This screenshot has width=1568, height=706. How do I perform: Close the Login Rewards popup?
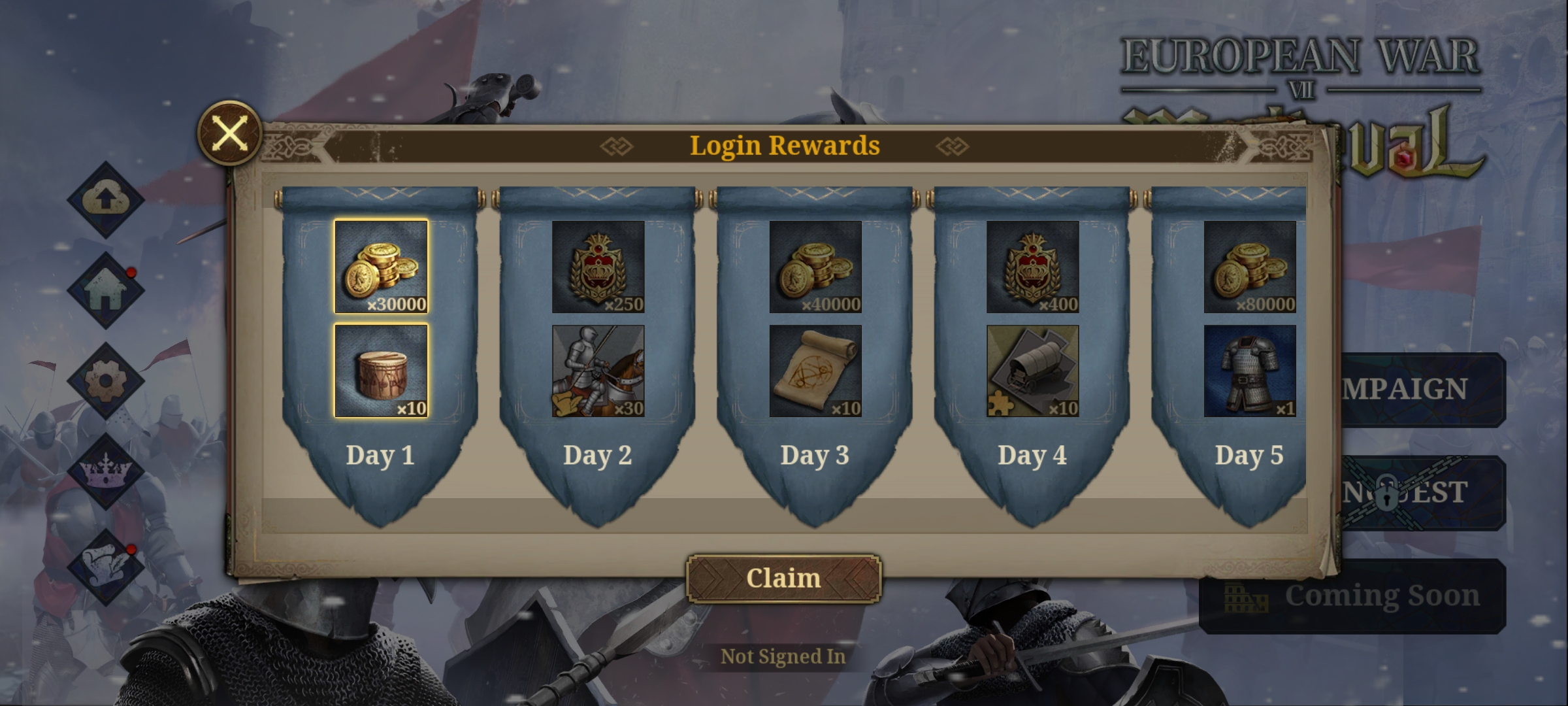click(x=229, y=133)
